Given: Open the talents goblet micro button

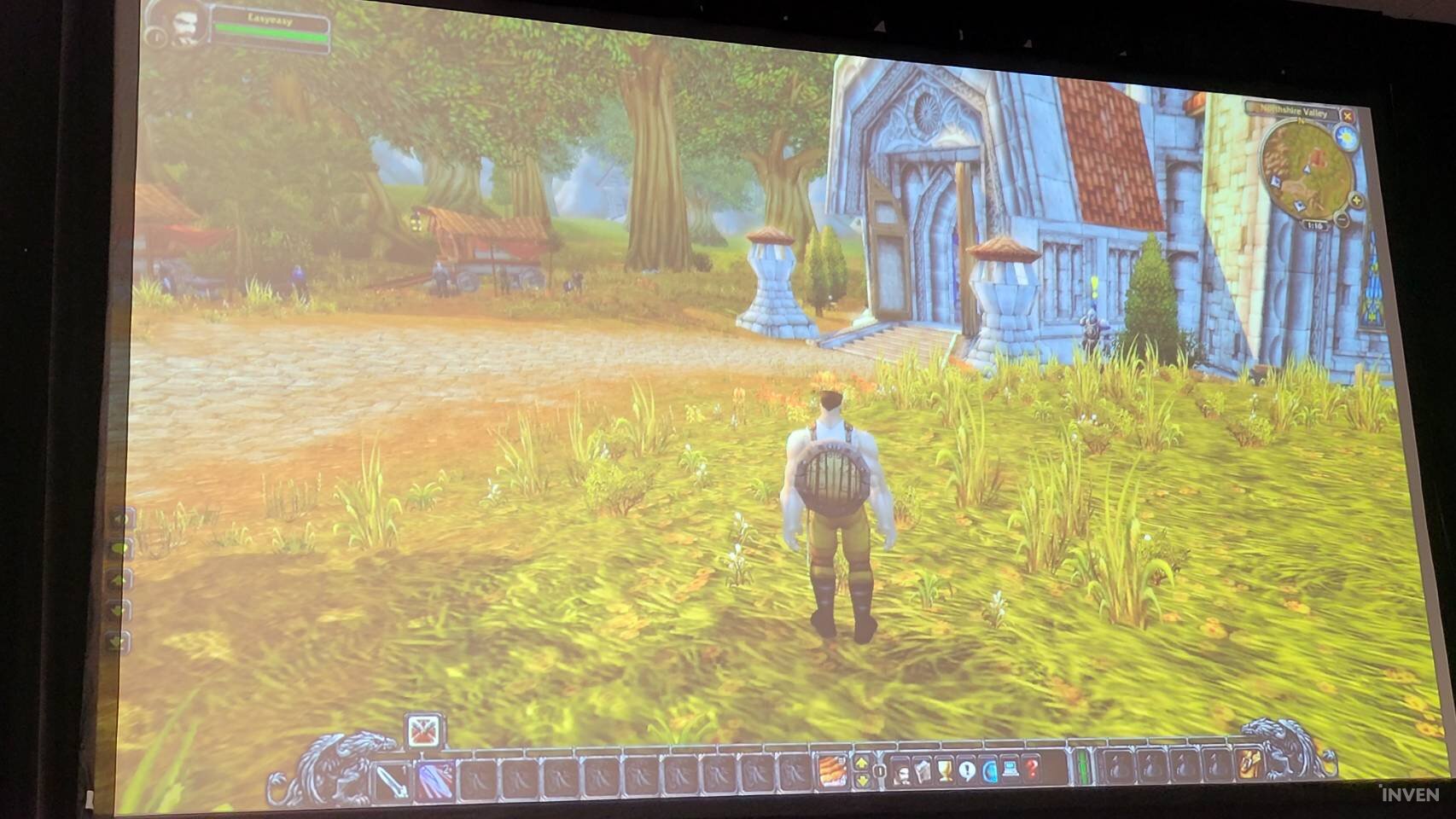Looking at the screenshot, I should [945, 771].
